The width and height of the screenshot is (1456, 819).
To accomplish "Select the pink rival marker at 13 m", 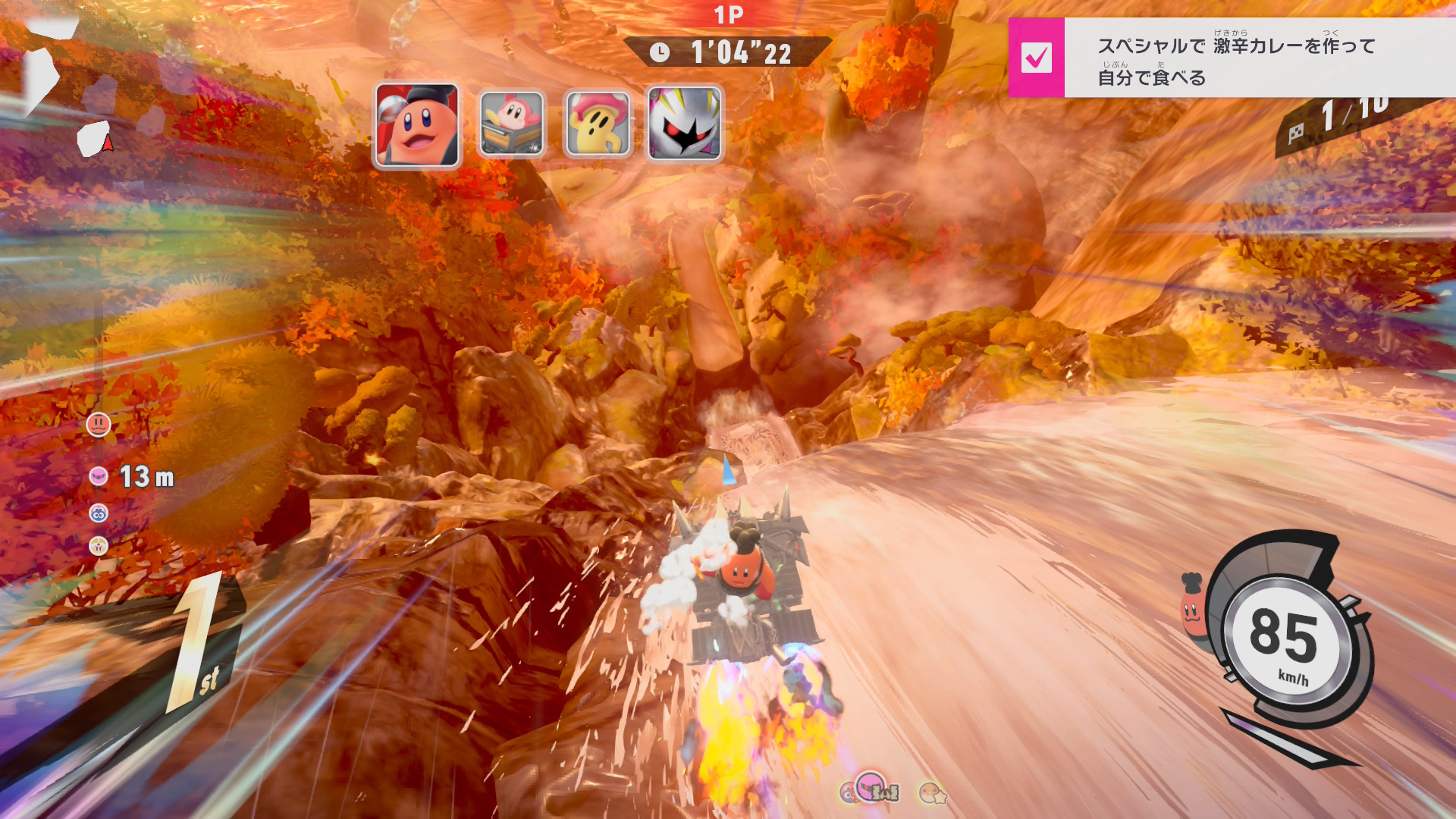I will (x=99, y=476).
